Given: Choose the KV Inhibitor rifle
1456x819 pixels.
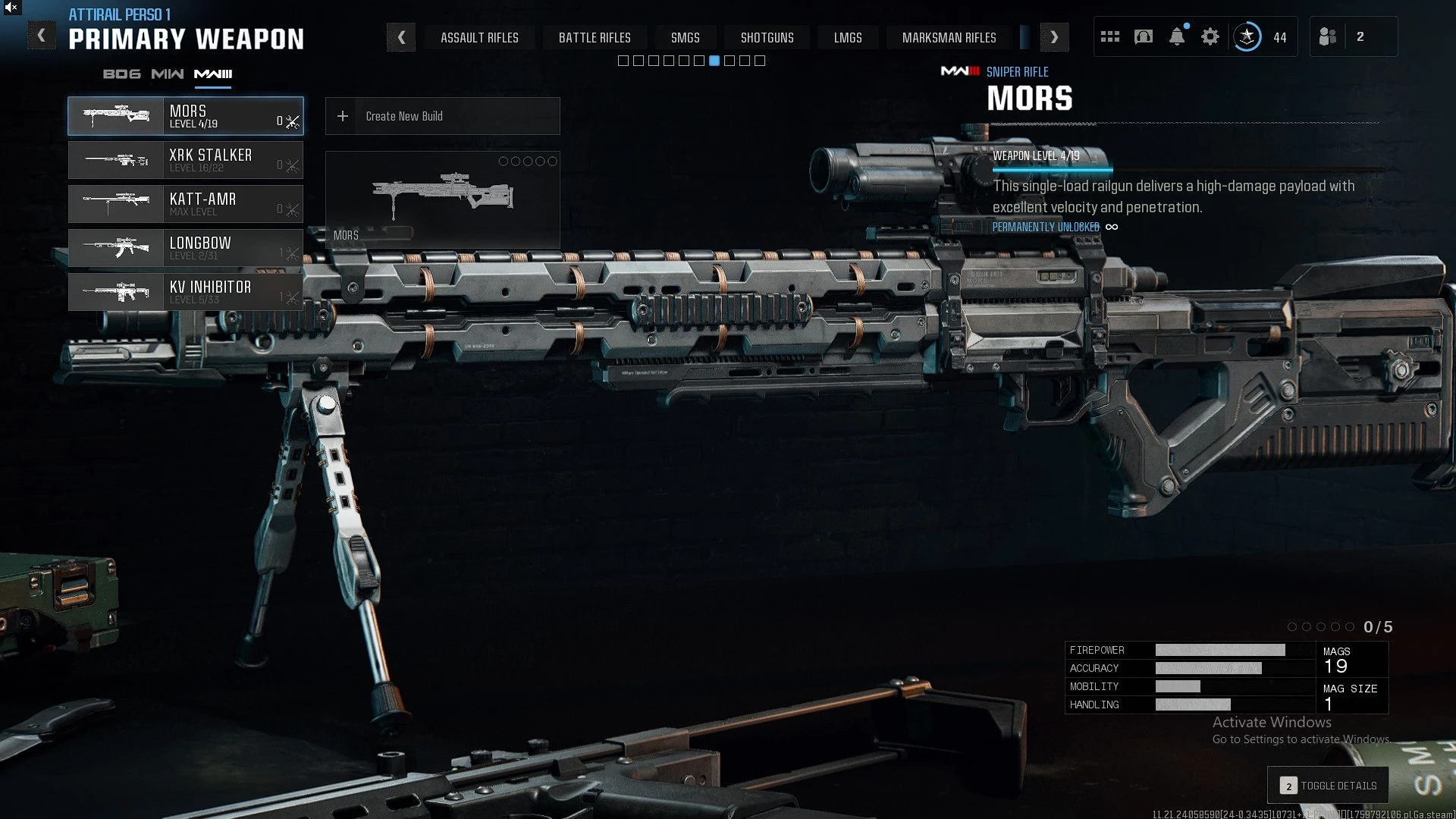Looking at the screenshot, I should coord(186,292).
